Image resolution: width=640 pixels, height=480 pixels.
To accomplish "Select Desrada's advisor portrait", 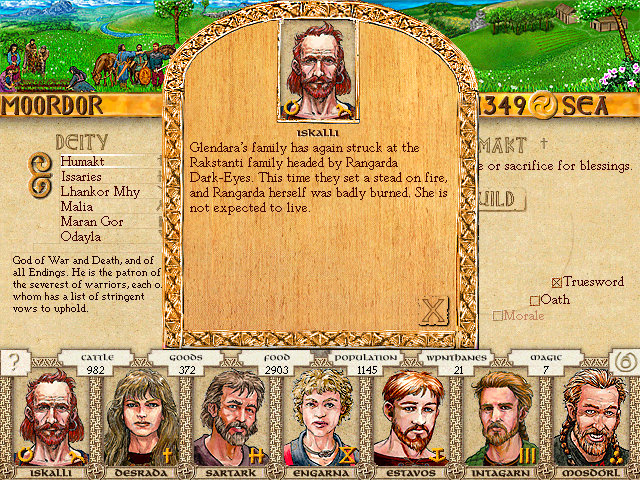I will (135, 417).
